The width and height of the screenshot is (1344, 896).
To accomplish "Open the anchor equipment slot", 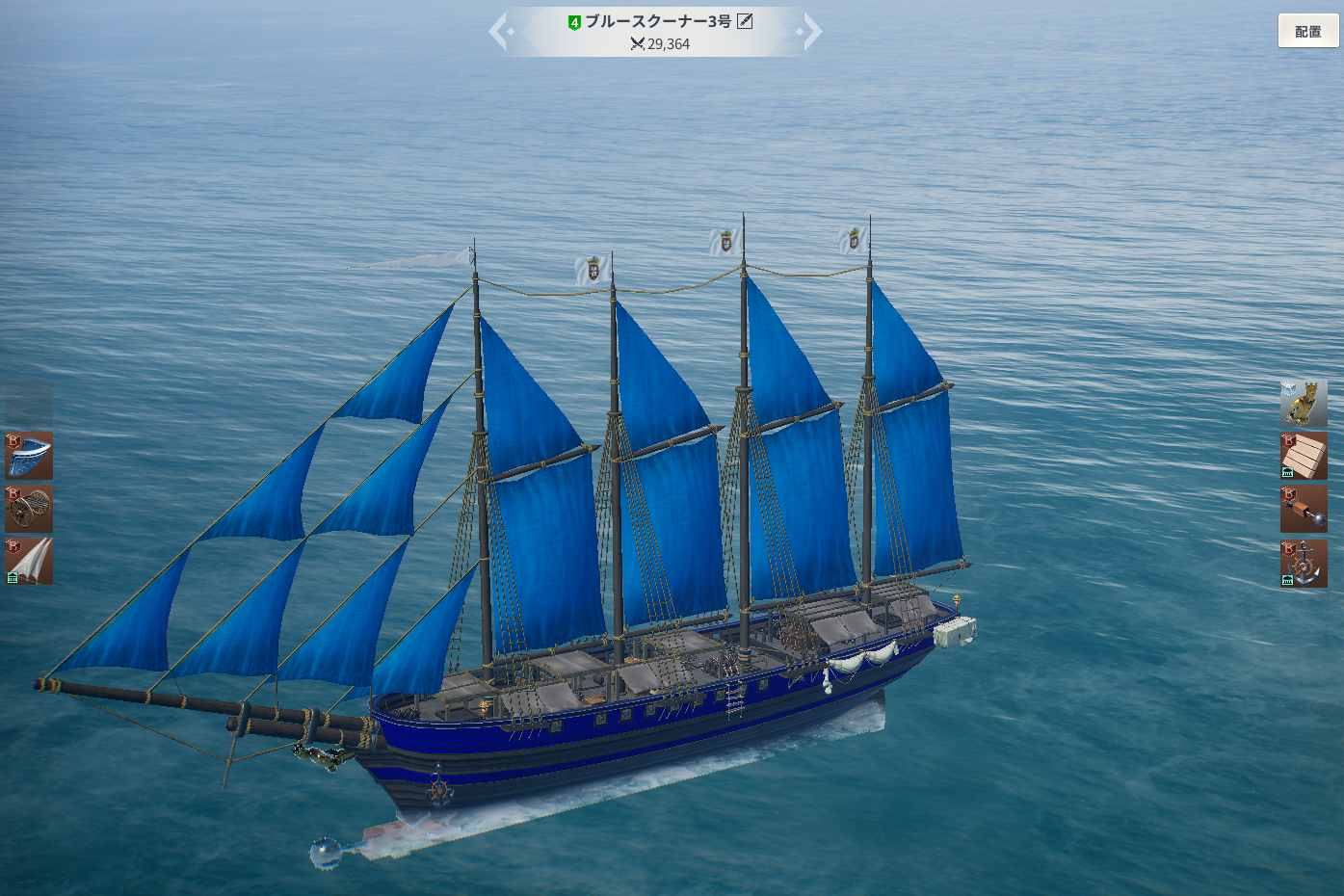I will (x=1304, y=563).
